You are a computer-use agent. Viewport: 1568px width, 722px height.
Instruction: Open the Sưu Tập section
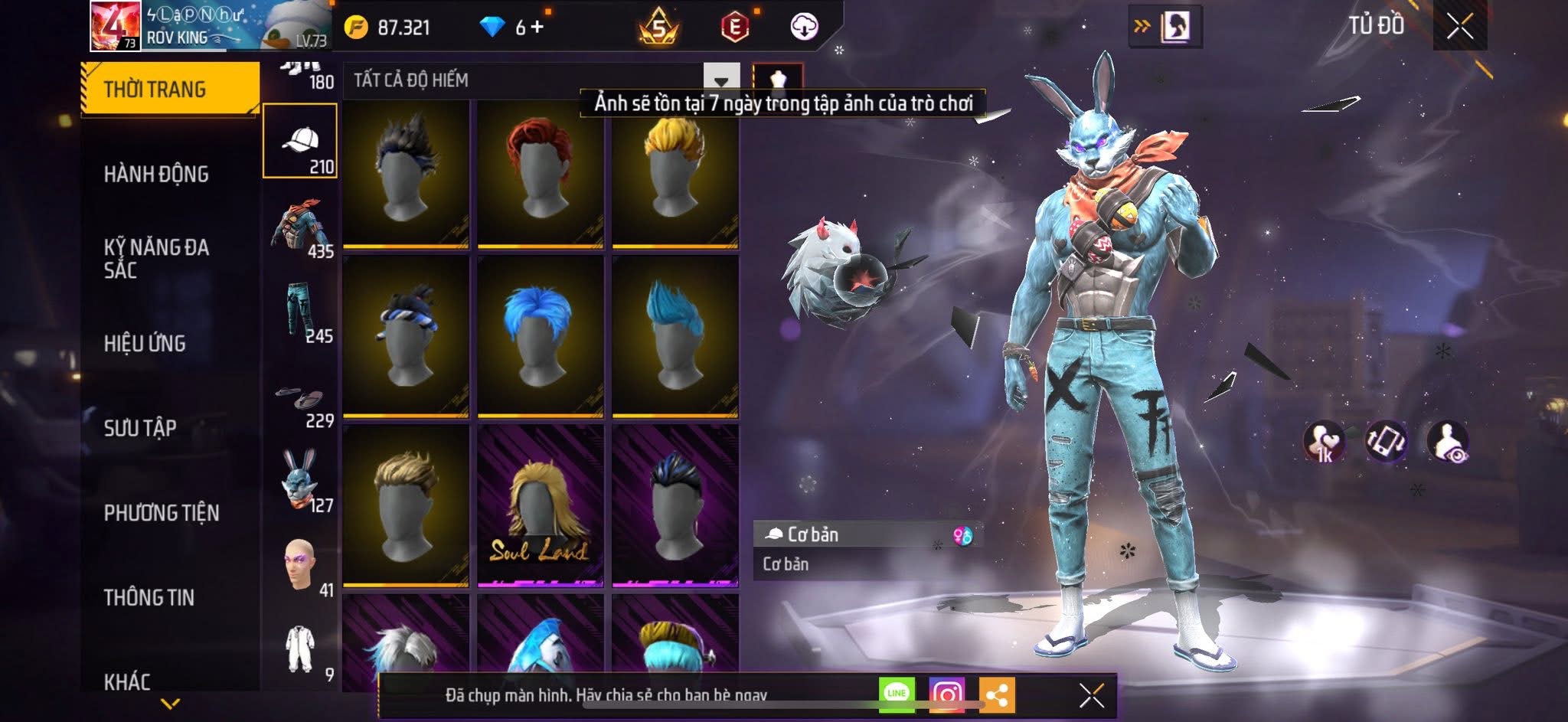[140, 428]
